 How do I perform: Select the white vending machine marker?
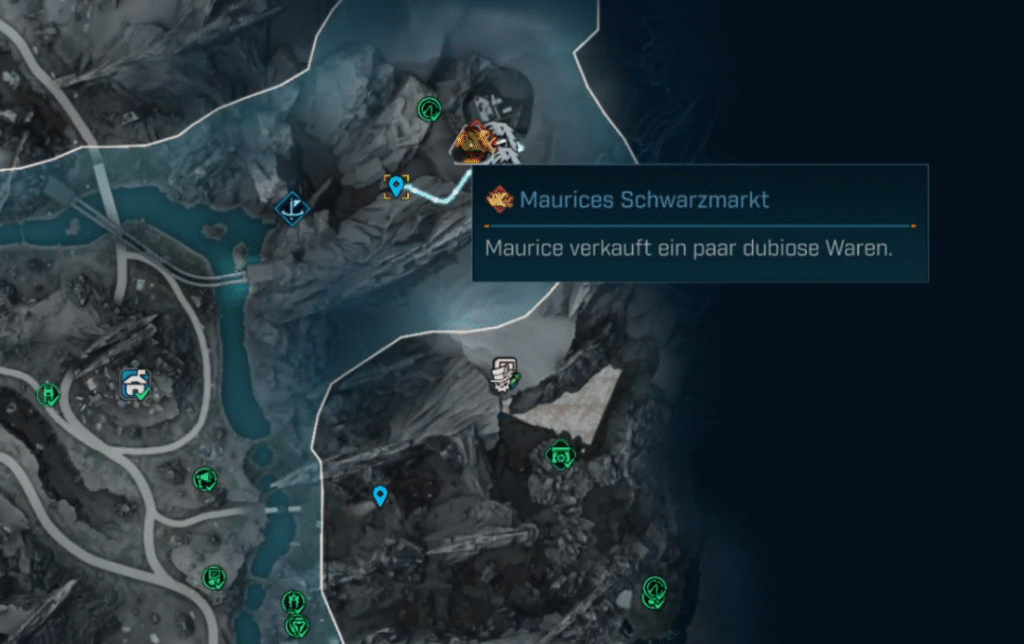coord(502,374)
